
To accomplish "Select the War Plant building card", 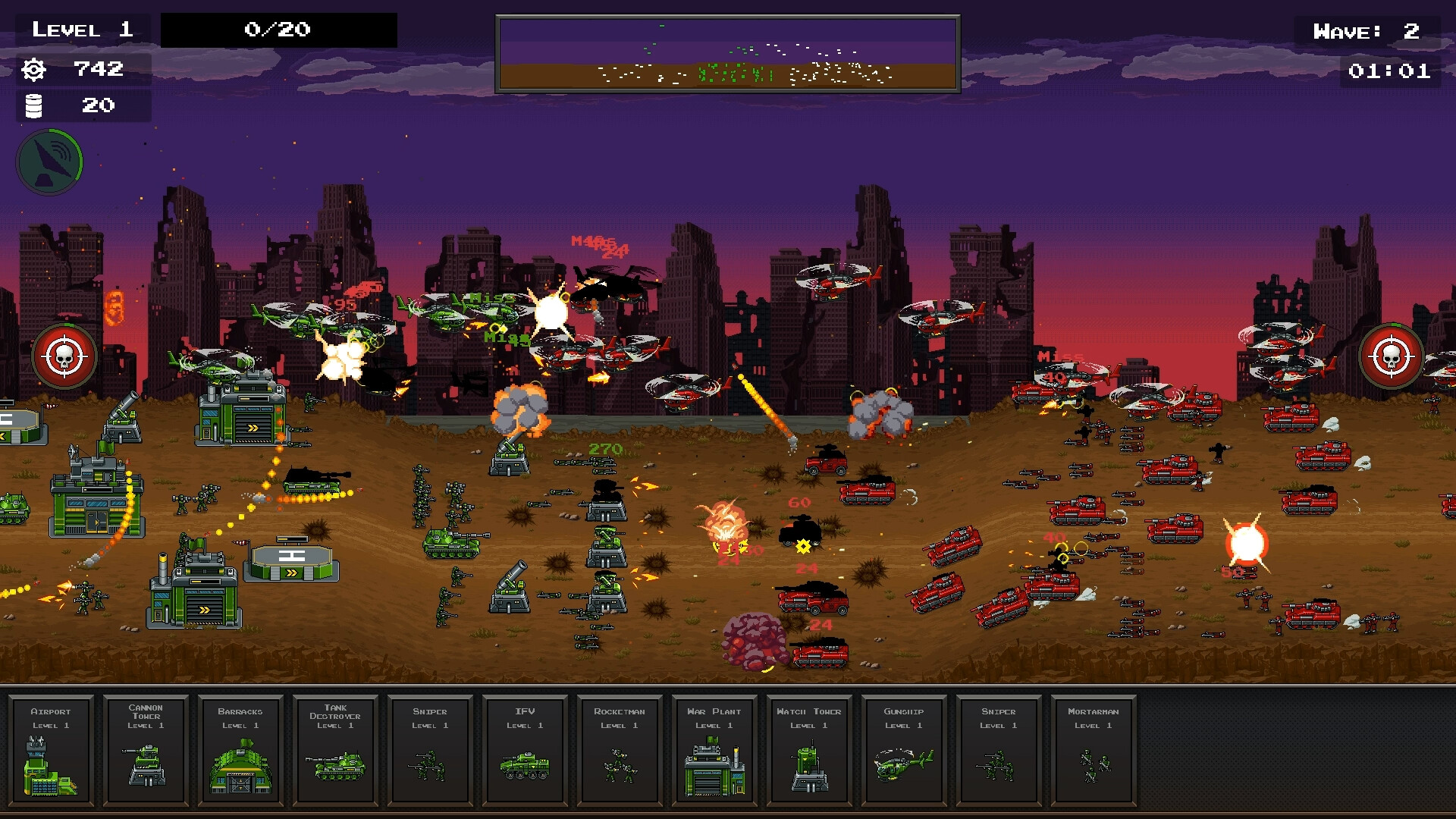I will tap(714, 751).
